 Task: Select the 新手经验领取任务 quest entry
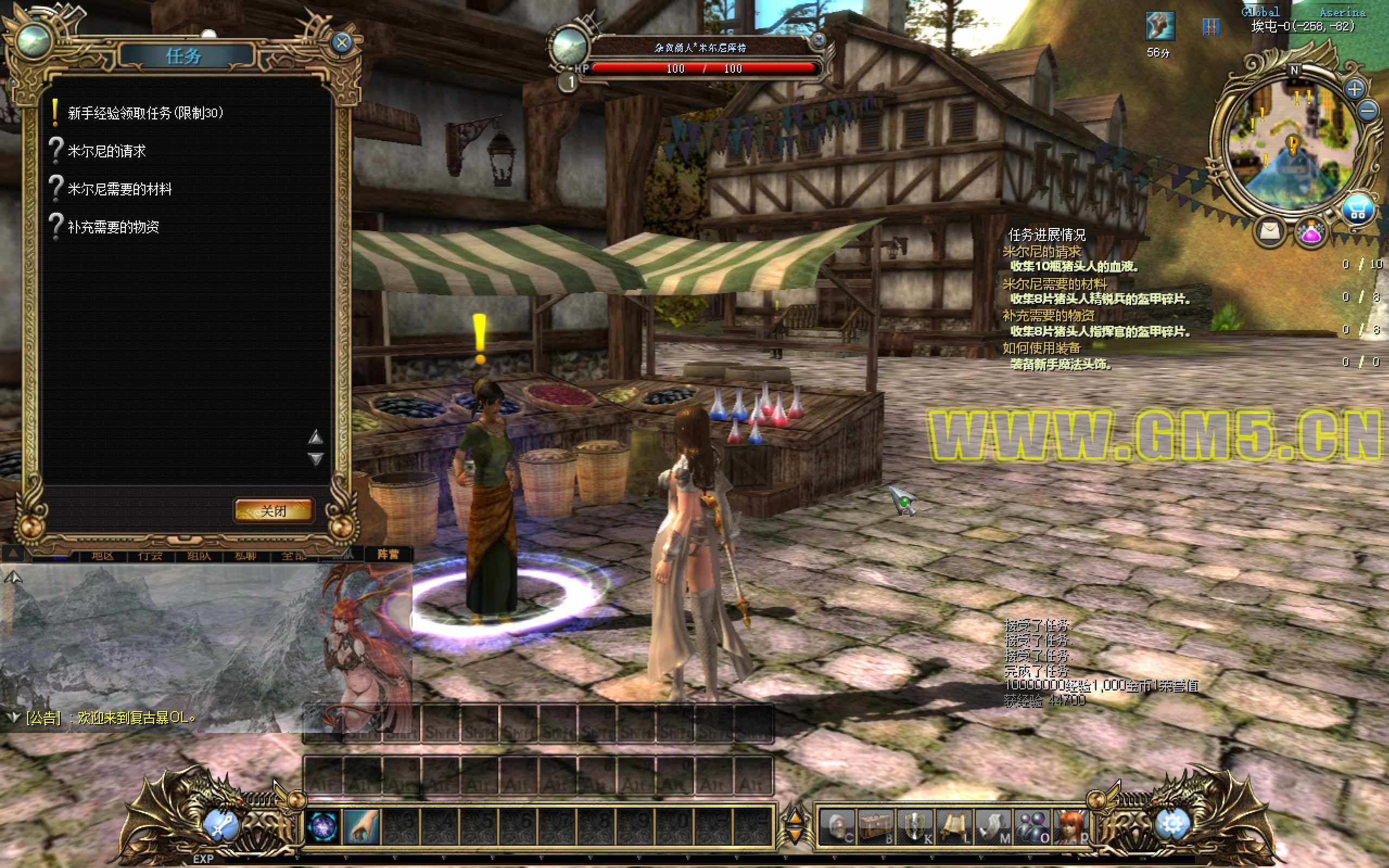pos(145,113)
